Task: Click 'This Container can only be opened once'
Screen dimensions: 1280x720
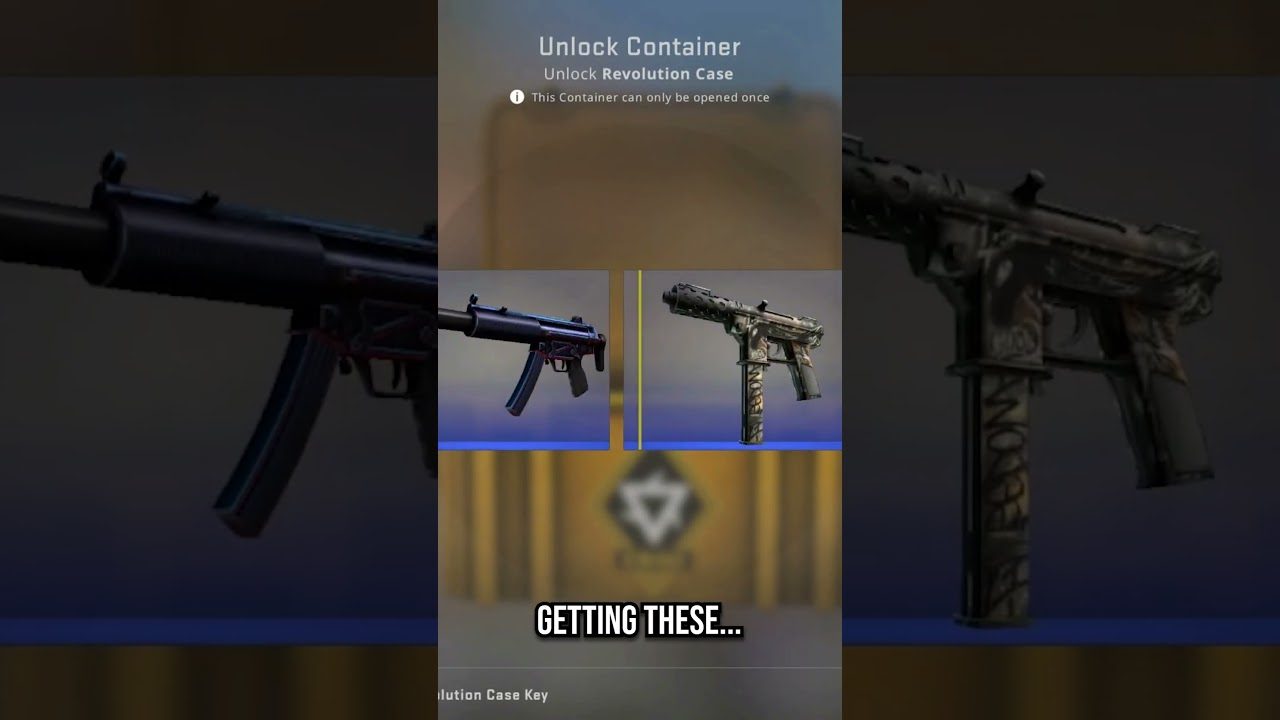Action: (x=650, y=97)
